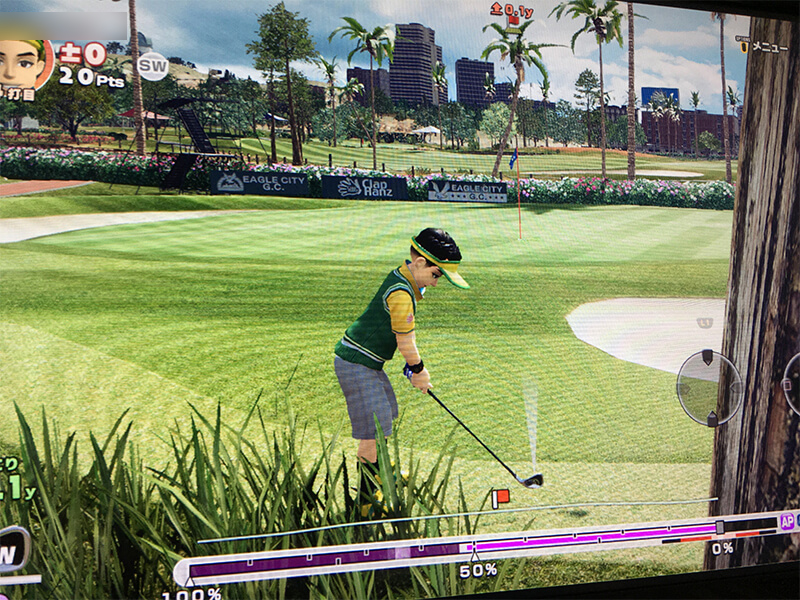The image size is (800, 600).
Task: Select the round SW club badge
Action: pos(152,66)
